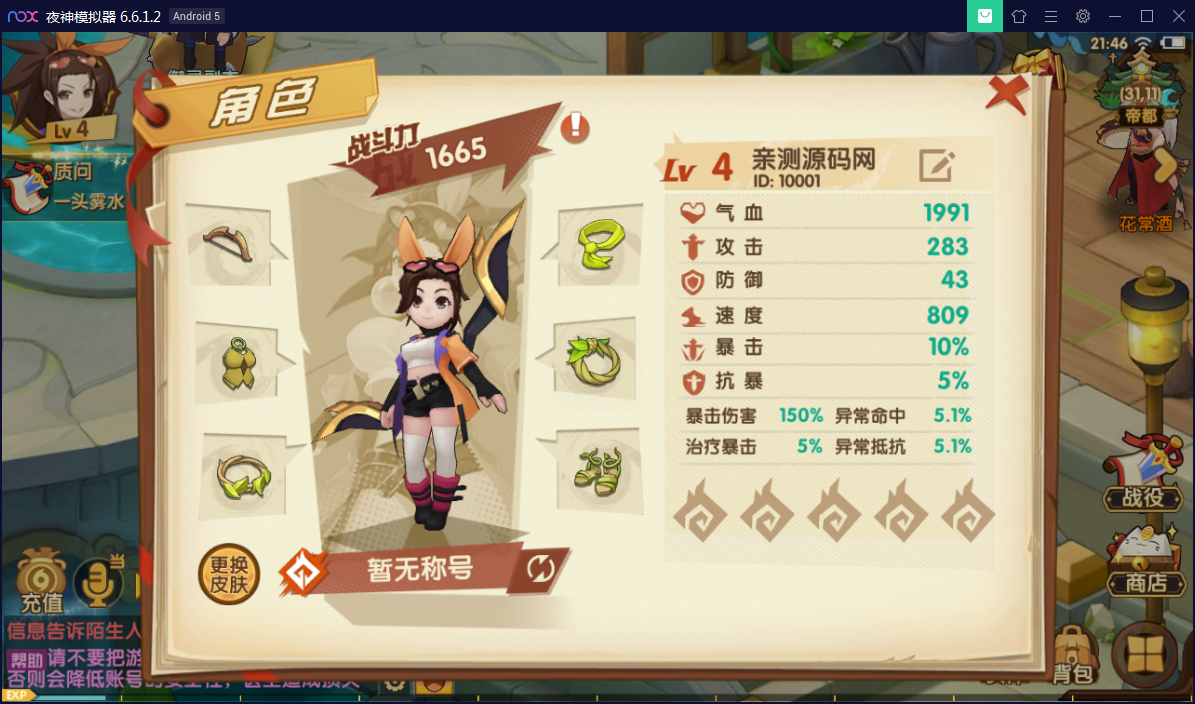Open the Nox emulator settings gear
This screenshot has width=1195, height=704.
point(1083,16)
